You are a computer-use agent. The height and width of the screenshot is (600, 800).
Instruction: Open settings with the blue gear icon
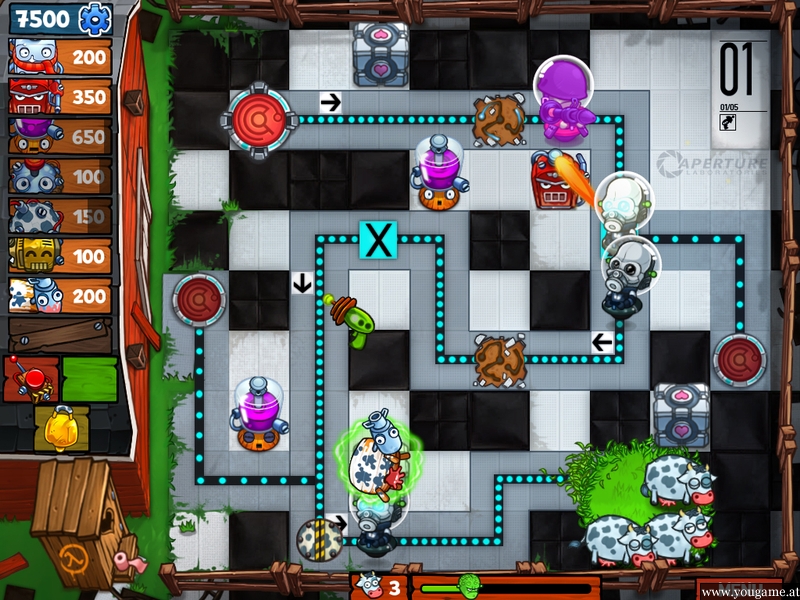click(x=95, y=17)
